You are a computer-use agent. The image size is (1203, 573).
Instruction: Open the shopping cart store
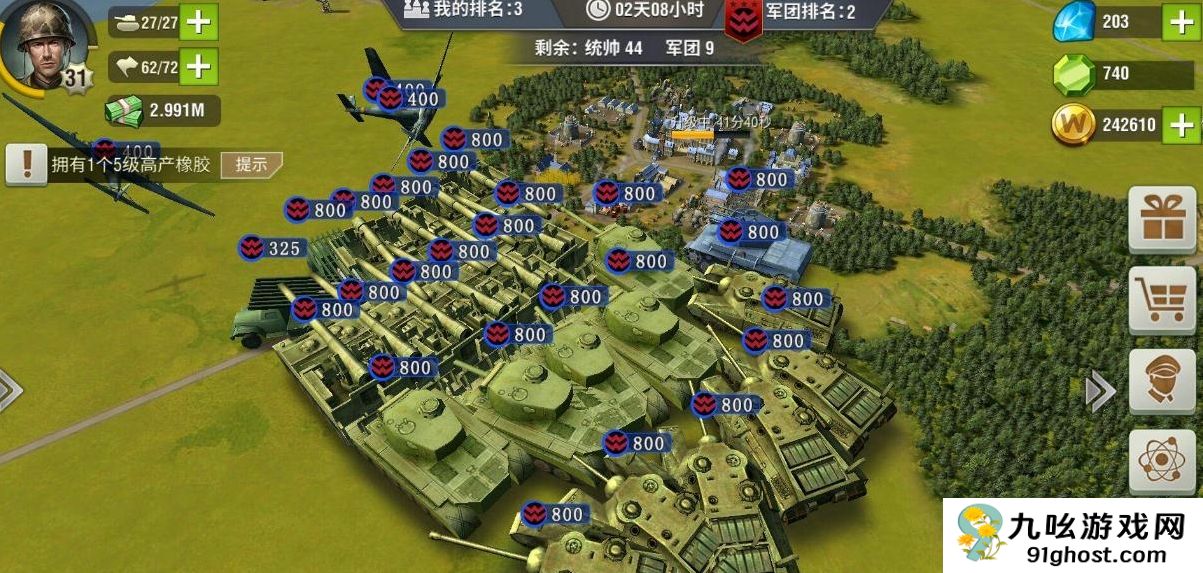tap(1162, 299)
